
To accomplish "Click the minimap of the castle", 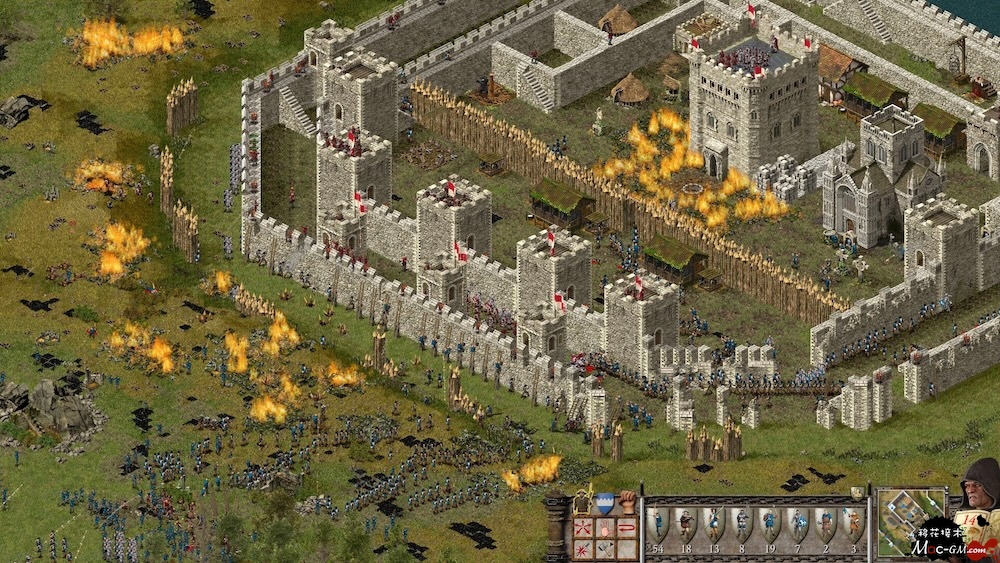I will pyautogui.click(x=909, y=520).
